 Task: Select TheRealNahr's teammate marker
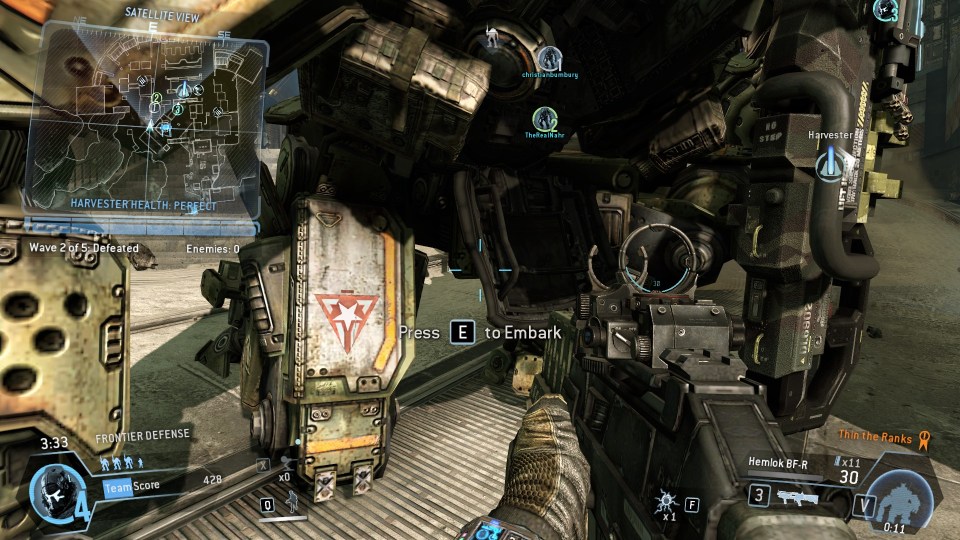tap(544, 119)
